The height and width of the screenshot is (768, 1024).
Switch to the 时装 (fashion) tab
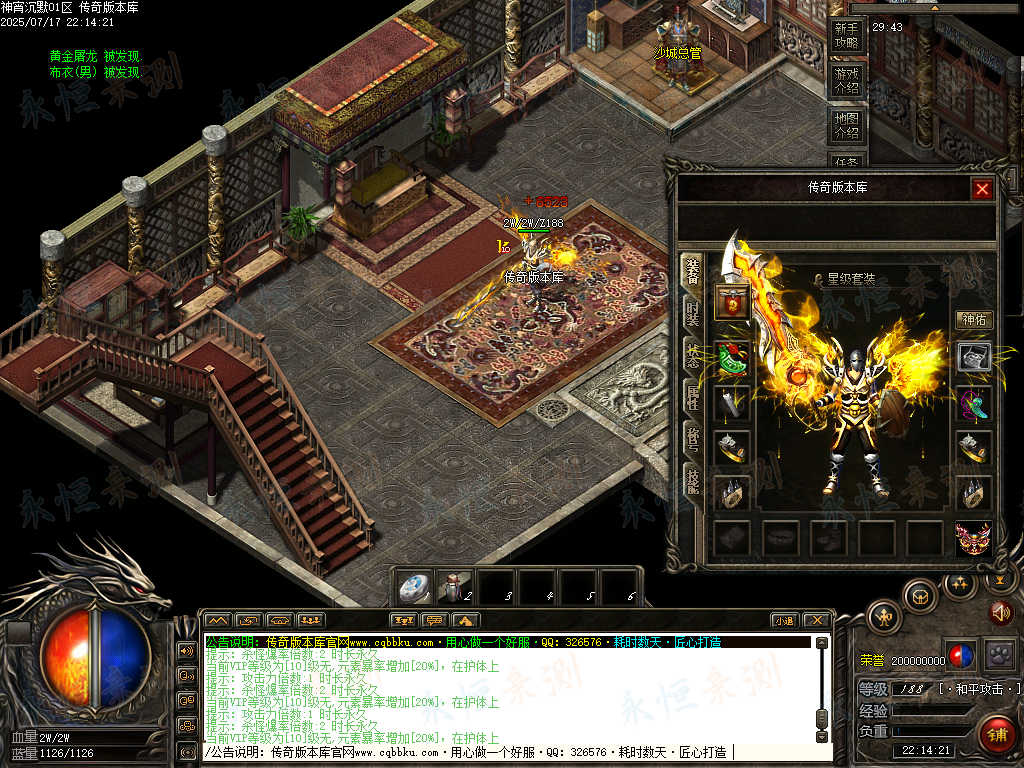tap(692, 312)
